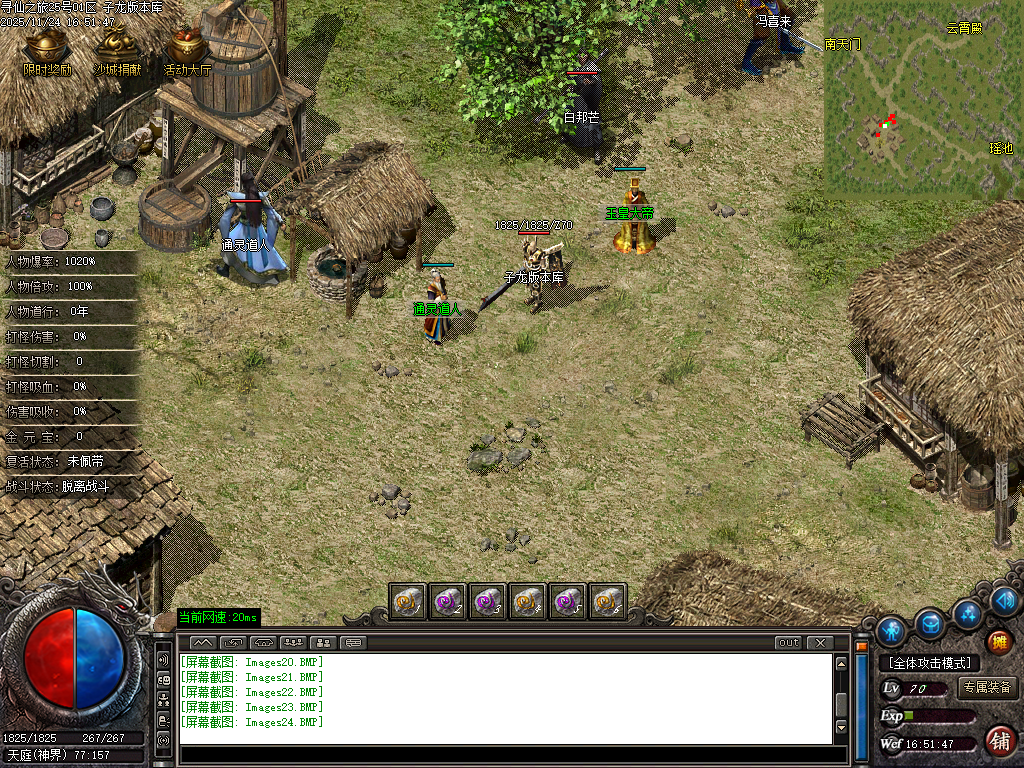Use the purple scroll in slot 2
This screenshot has height=768, width=1024.
coord(447,600)
